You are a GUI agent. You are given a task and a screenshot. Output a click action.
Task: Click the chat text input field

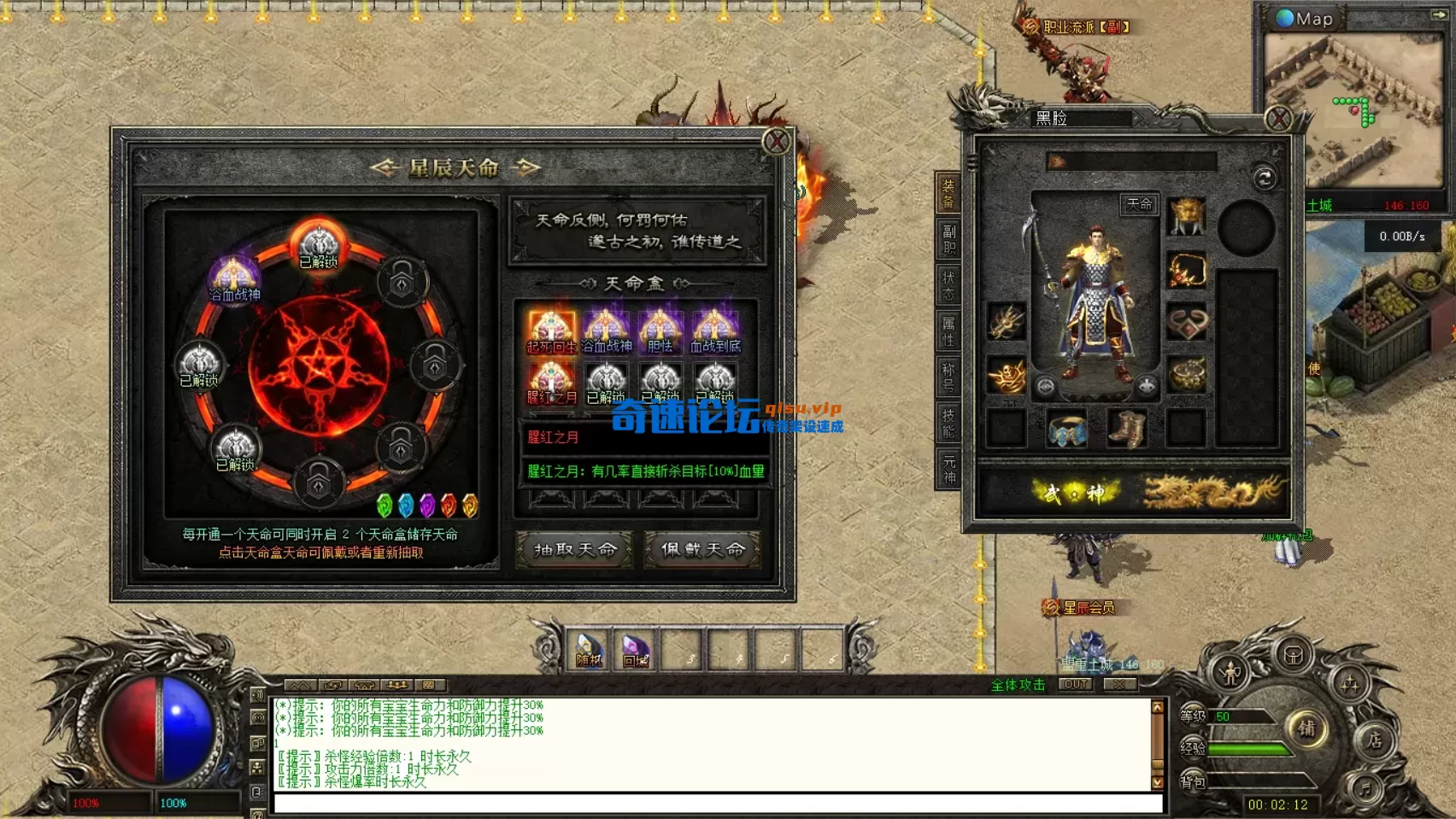click(x=718, y=804)
